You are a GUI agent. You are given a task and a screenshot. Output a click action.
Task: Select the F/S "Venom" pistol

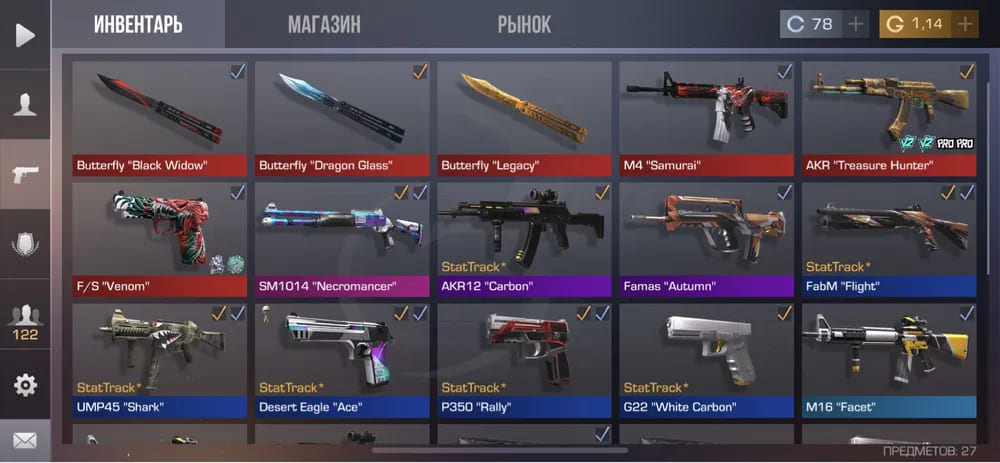(160, 239)
